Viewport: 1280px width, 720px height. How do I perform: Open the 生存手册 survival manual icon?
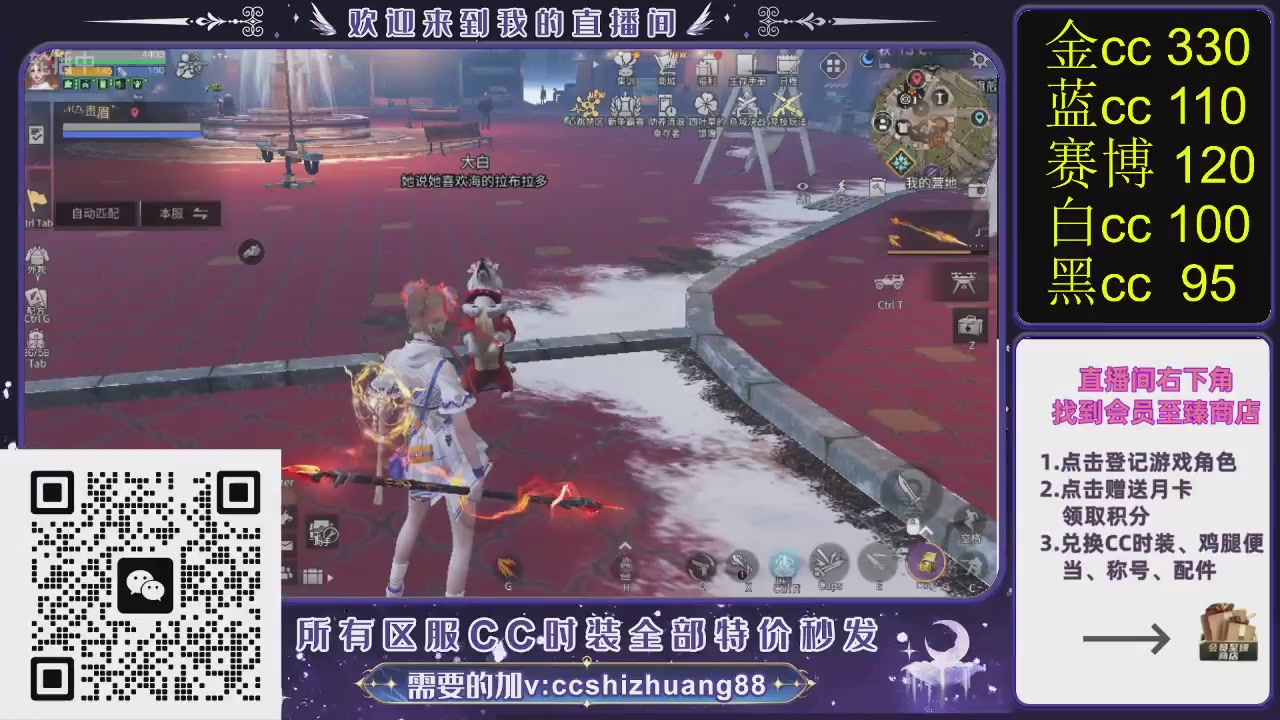(x=747, y=61)
